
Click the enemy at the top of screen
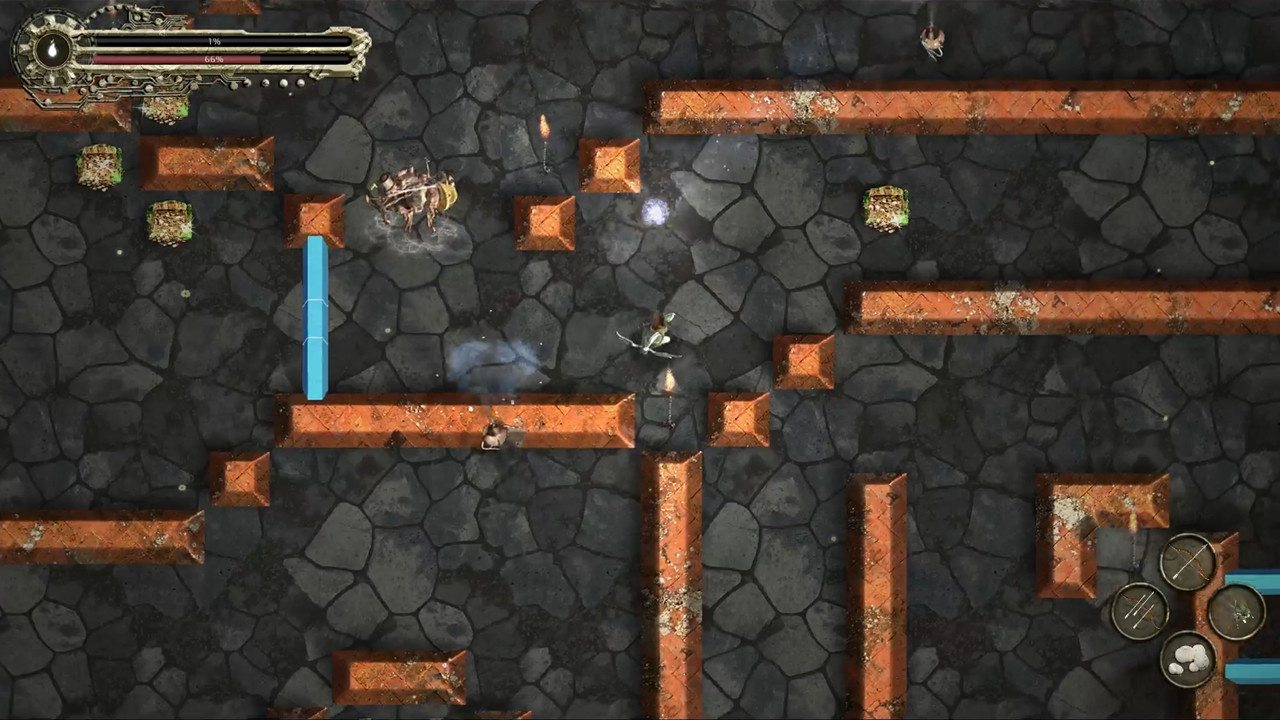click(x=930, y=40)
